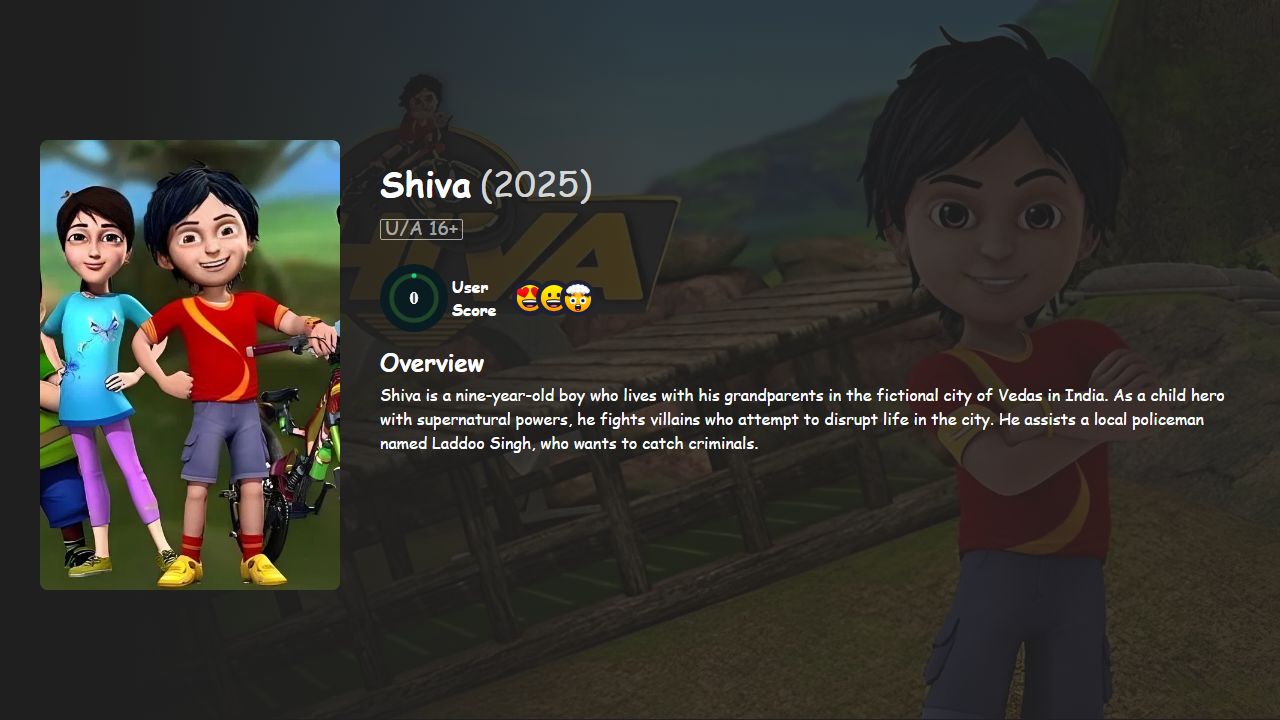This screenshot has width=1280, height=720.
Task: Click the mind-blown emoji reaction
Action: coord(576,297)
